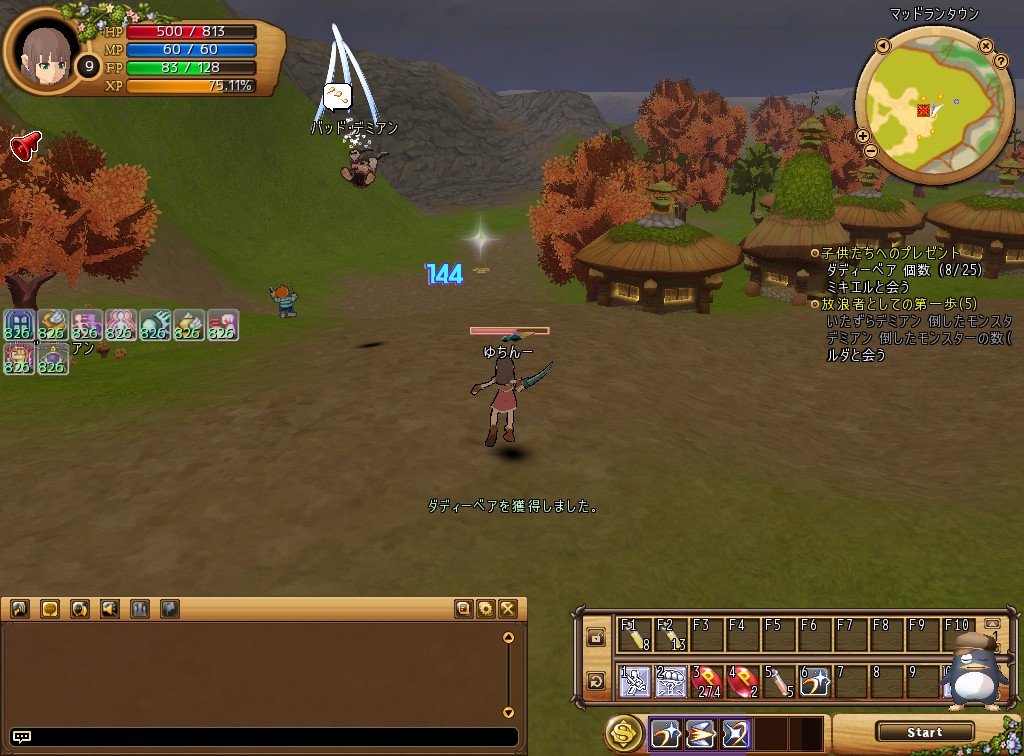Open minimap help question mark button

[x=1001, y=61]
